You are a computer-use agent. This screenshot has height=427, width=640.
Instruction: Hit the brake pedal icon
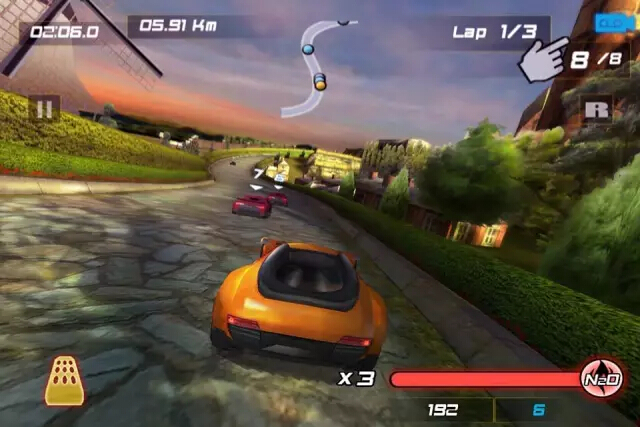(64, 380)
